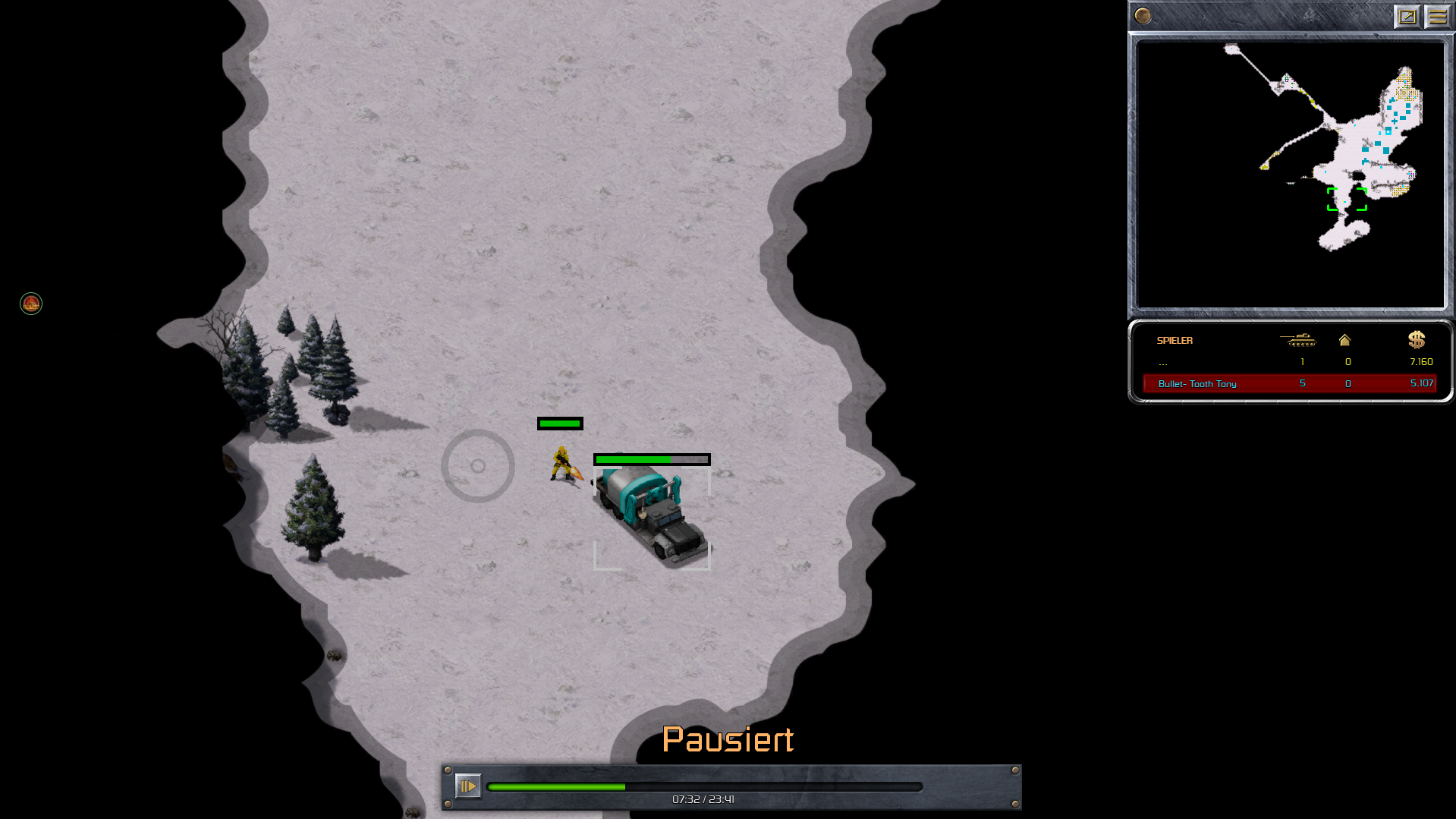Click the round red badge icon at left edge
The width and height of the screenshot is (1456, 819).
(x=31, y=304)
